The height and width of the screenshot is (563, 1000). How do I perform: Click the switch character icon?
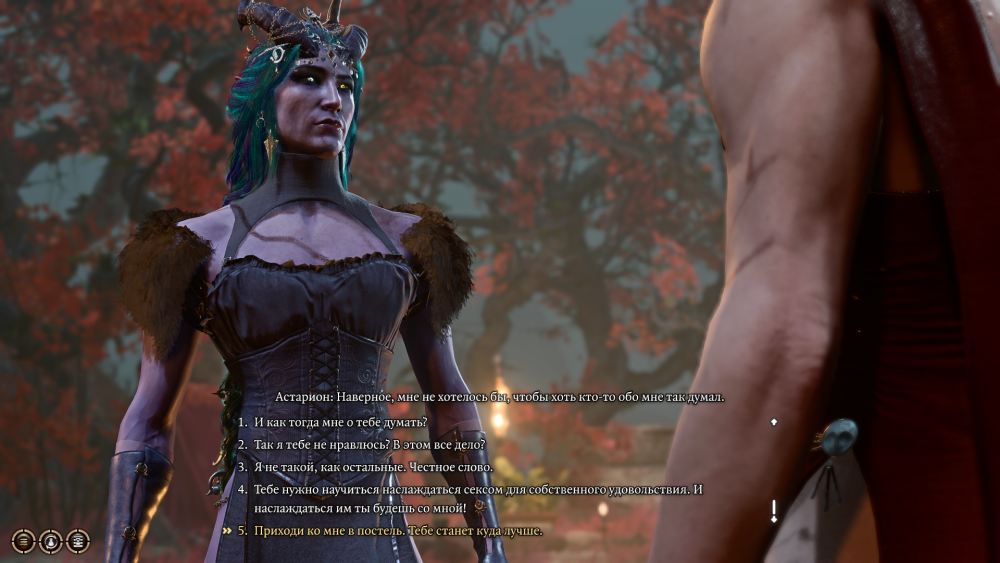click(x=50, y=541)
